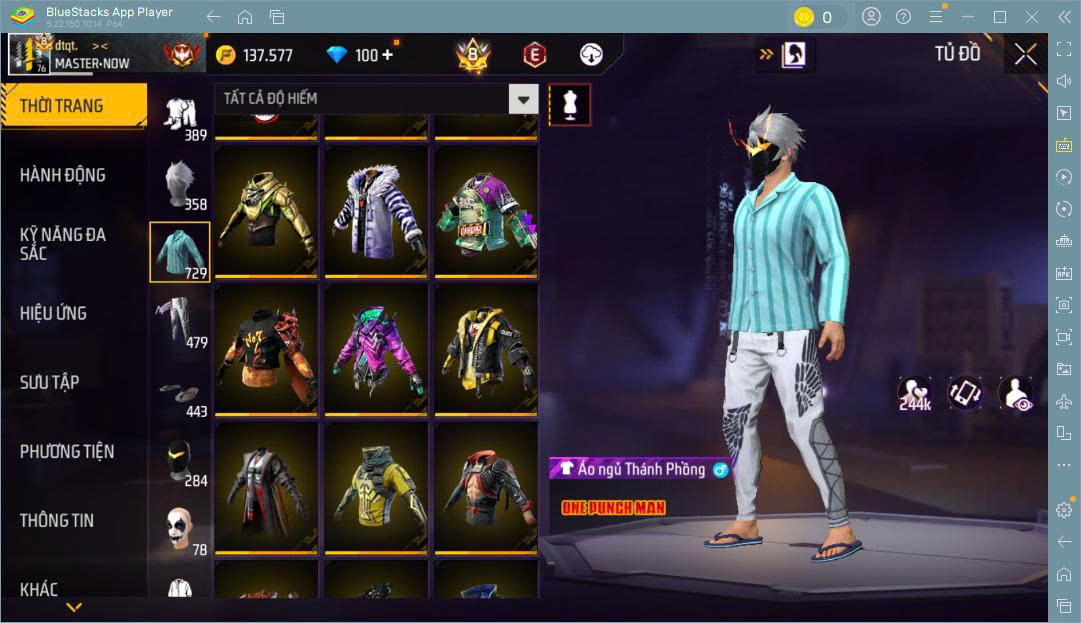
Task: Select the KỸ NĂNG ĐA SẮC tab
Action: pyautogui.click(x=63, y=244)
